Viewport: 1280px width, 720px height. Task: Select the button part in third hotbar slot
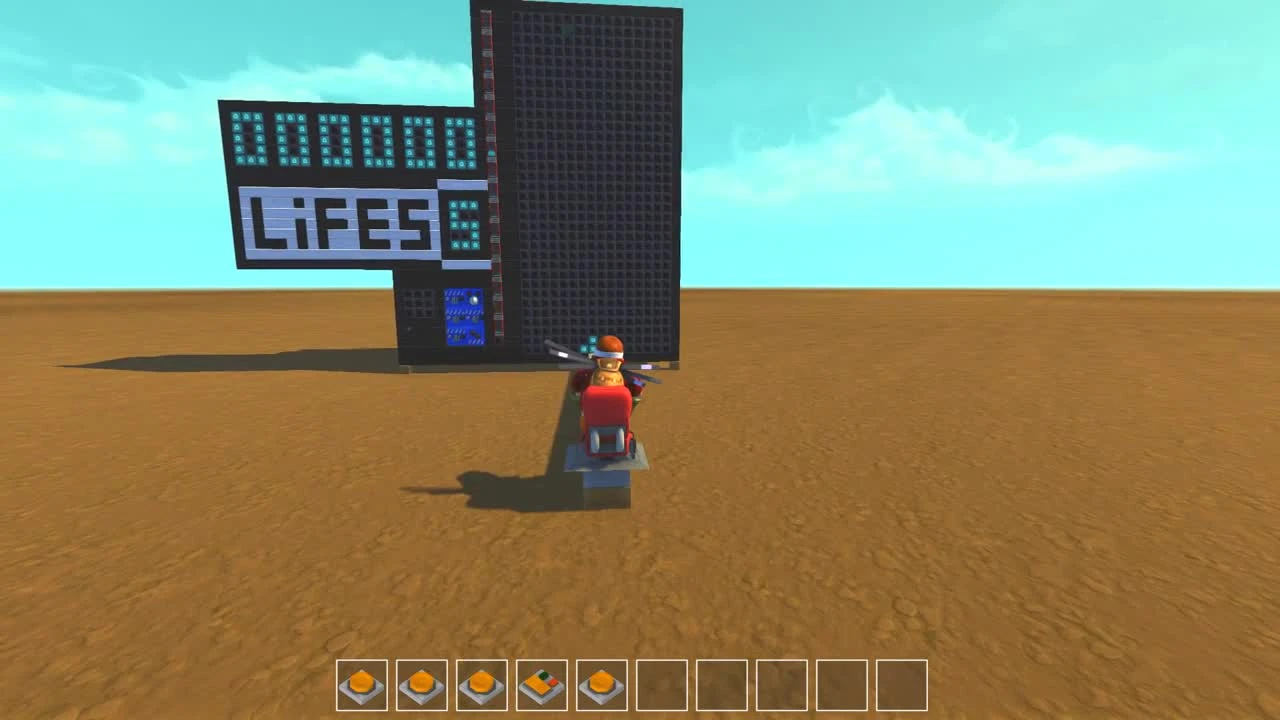481,687
